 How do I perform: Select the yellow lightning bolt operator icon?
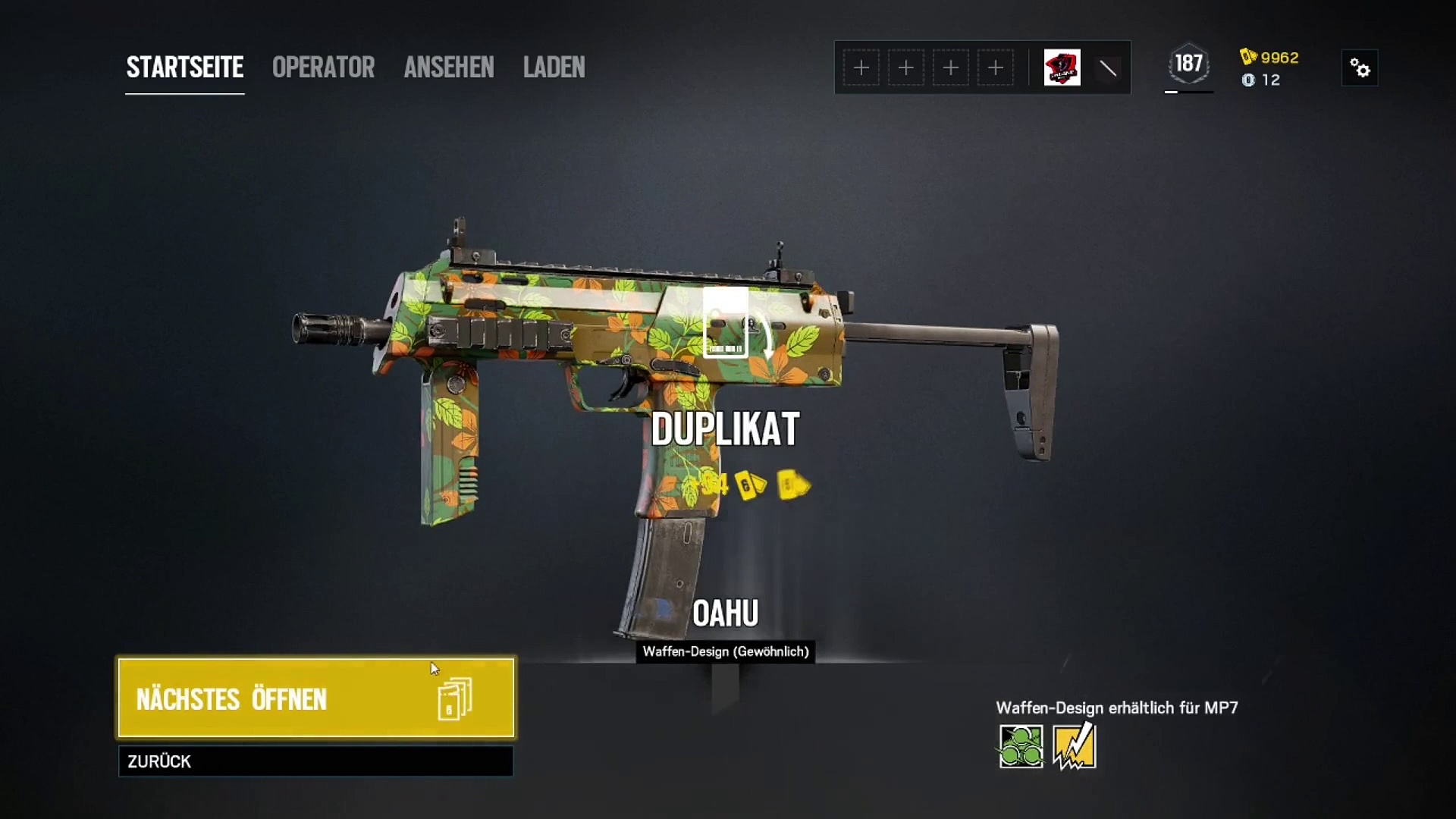click(1074, 746)
